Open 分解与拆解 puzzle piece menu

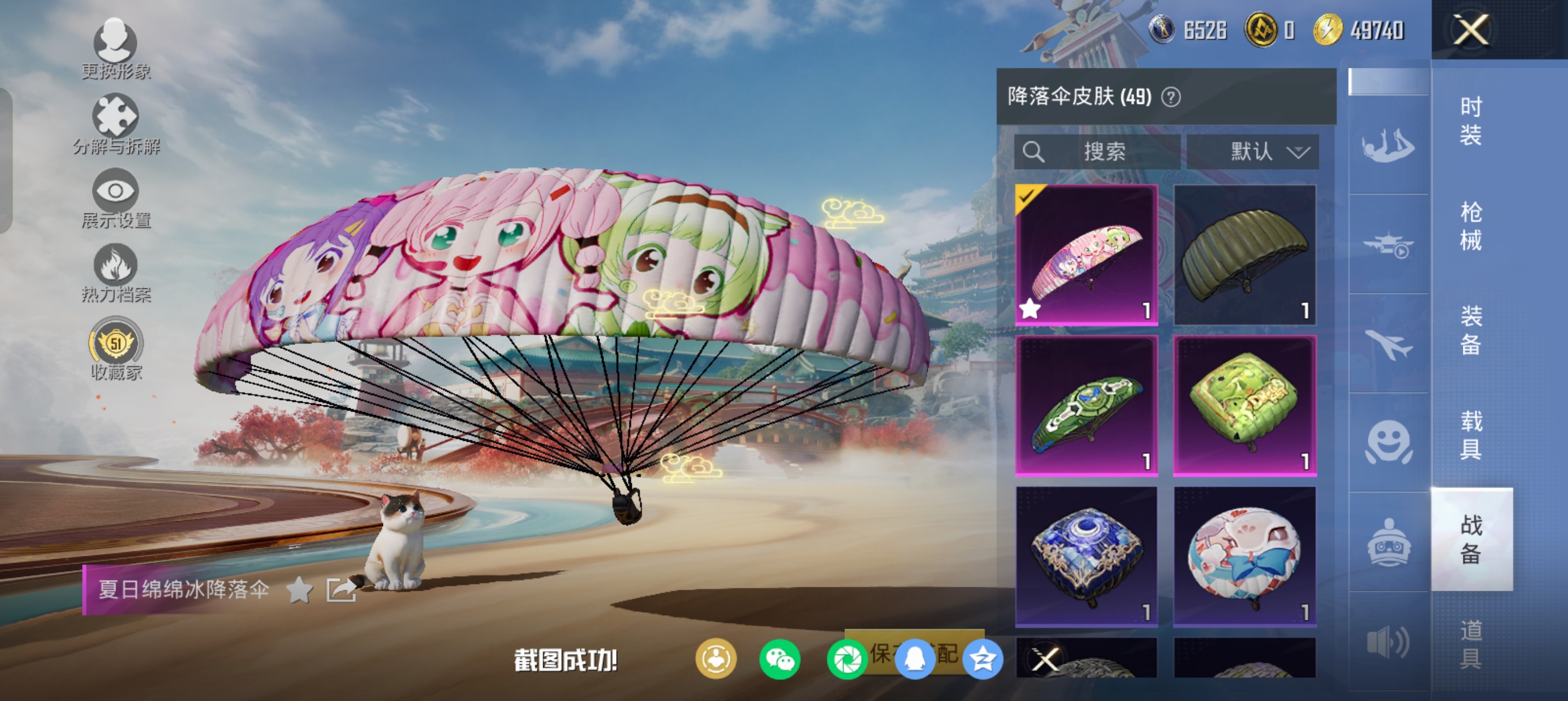pyautogui.click(x=115, y=124)
